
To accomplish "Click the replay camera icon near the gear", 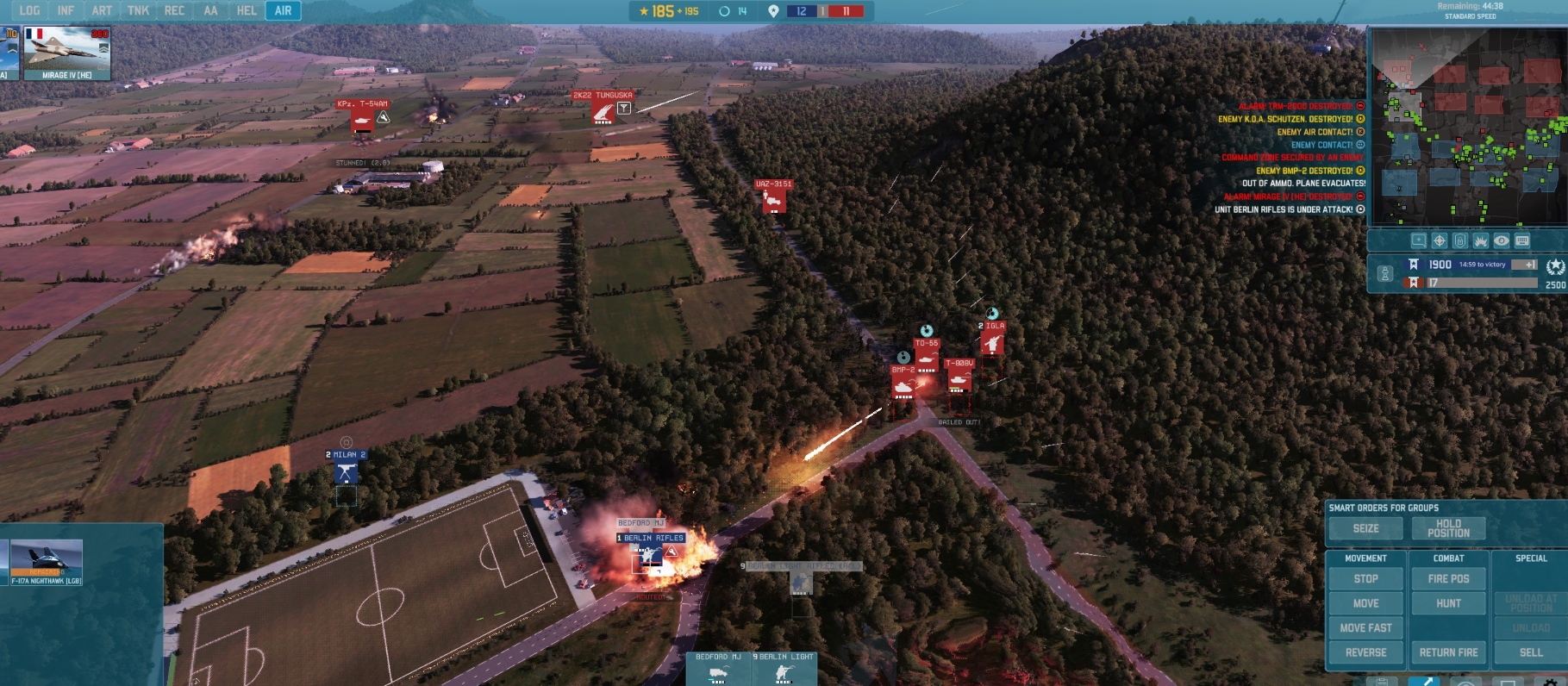I will click(1467, 683).
